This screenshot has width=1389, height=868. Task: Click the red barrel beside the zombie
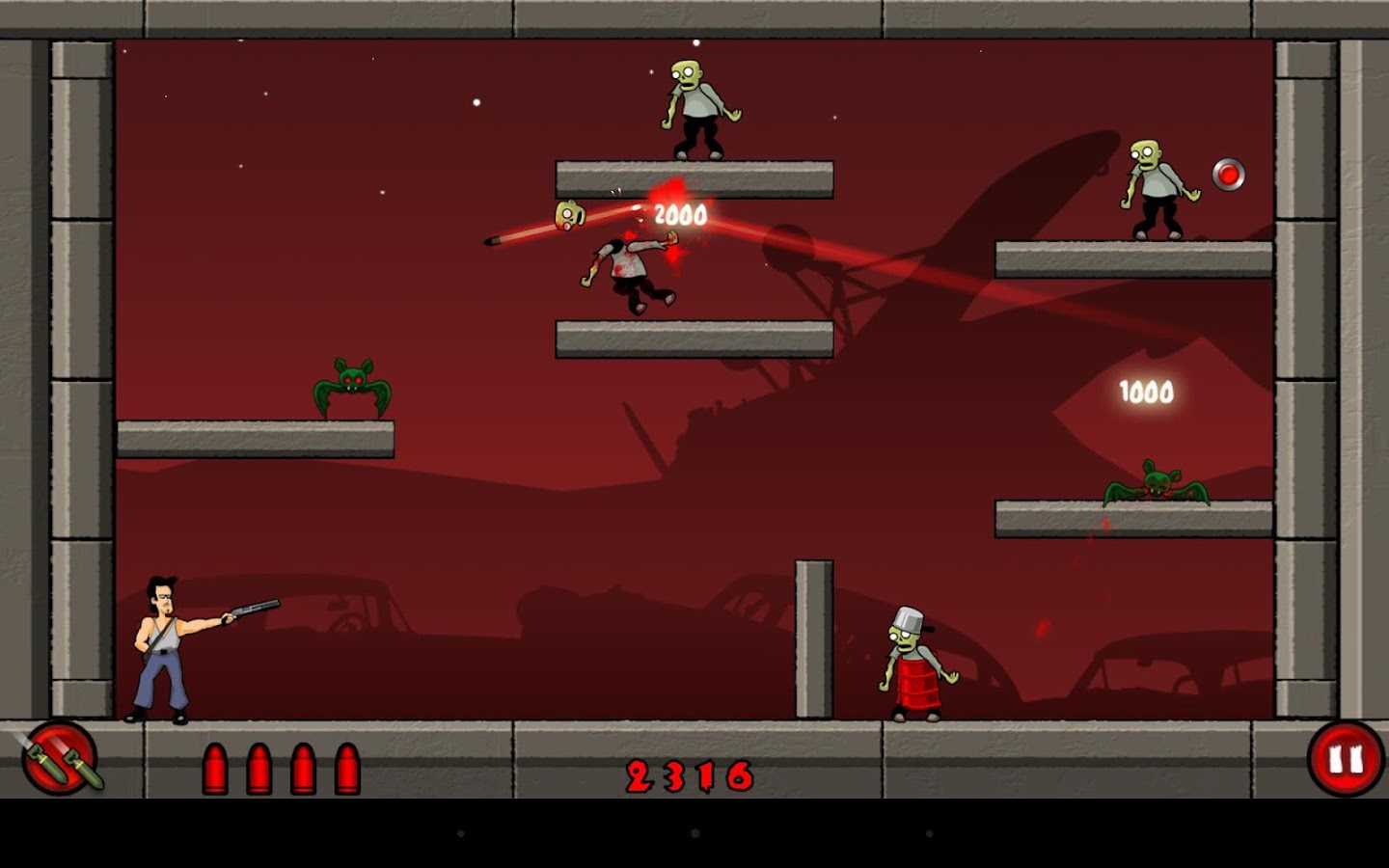[x=918, y=685]
